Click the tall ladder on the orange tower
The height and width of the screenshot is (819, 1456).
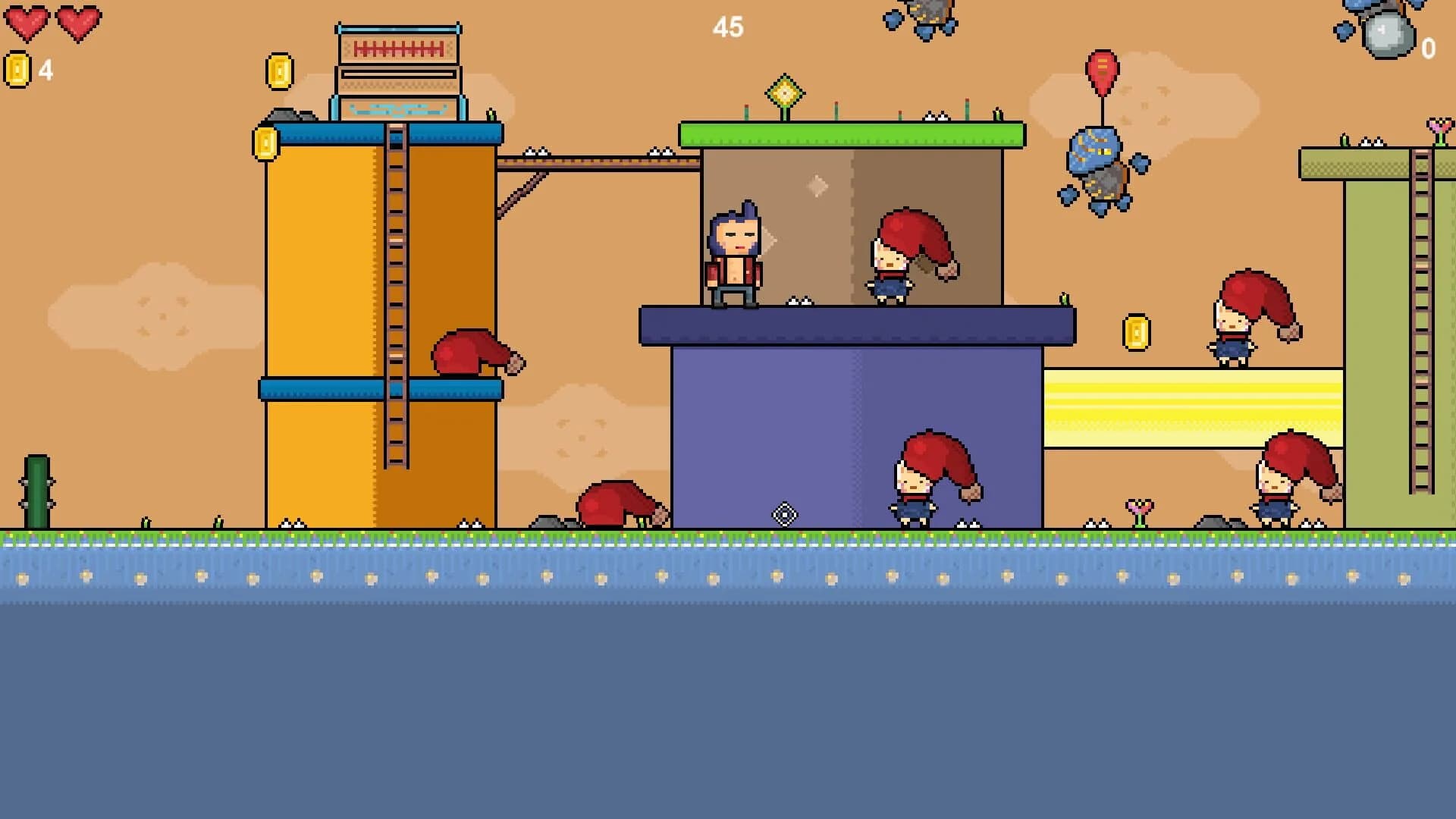tap(397, 303)
